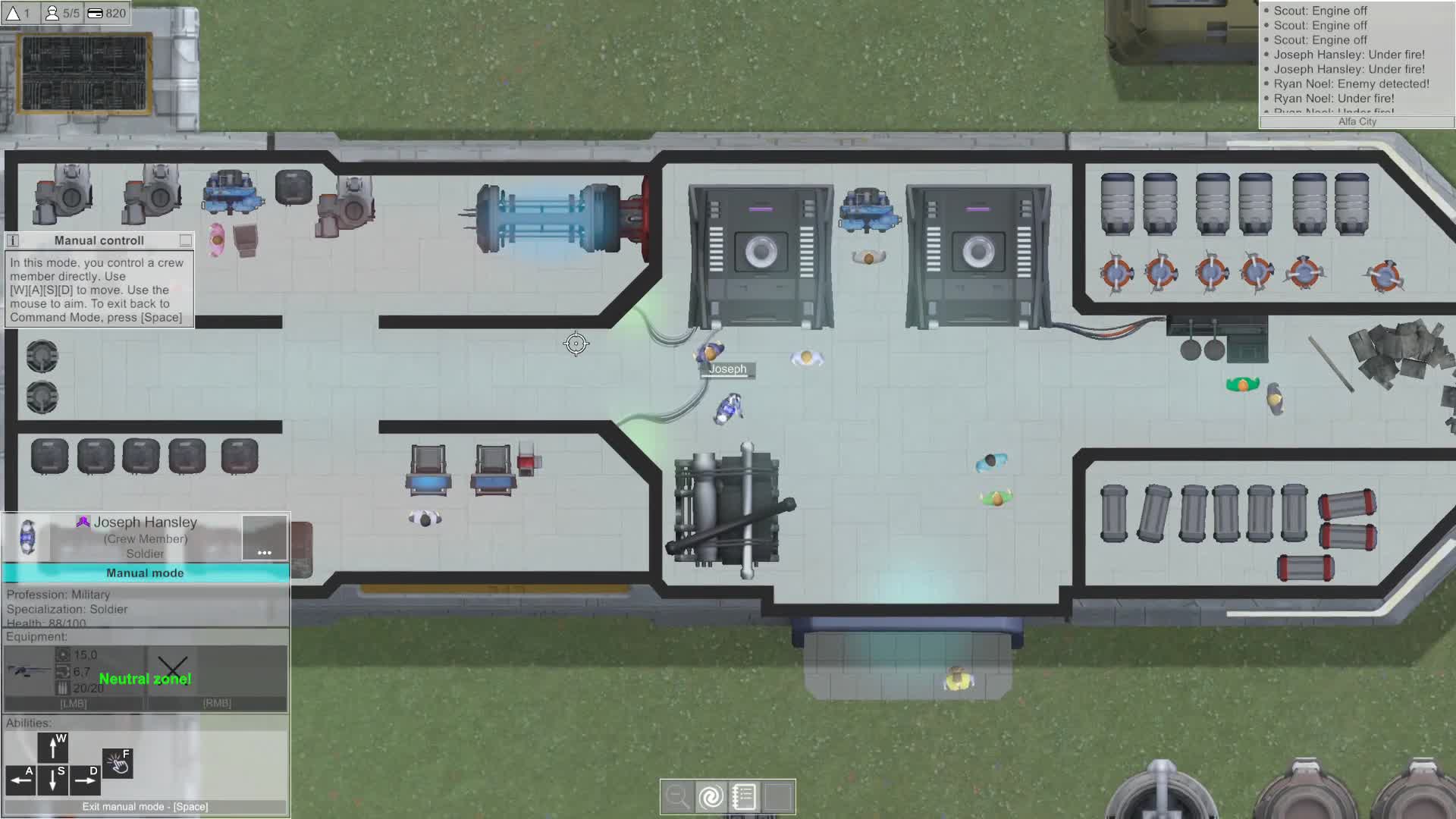This screenshot has width=1456, height=819.
Task: Click Joseph Hansley's faction emblem icon
Action: (x=83, y=522)
